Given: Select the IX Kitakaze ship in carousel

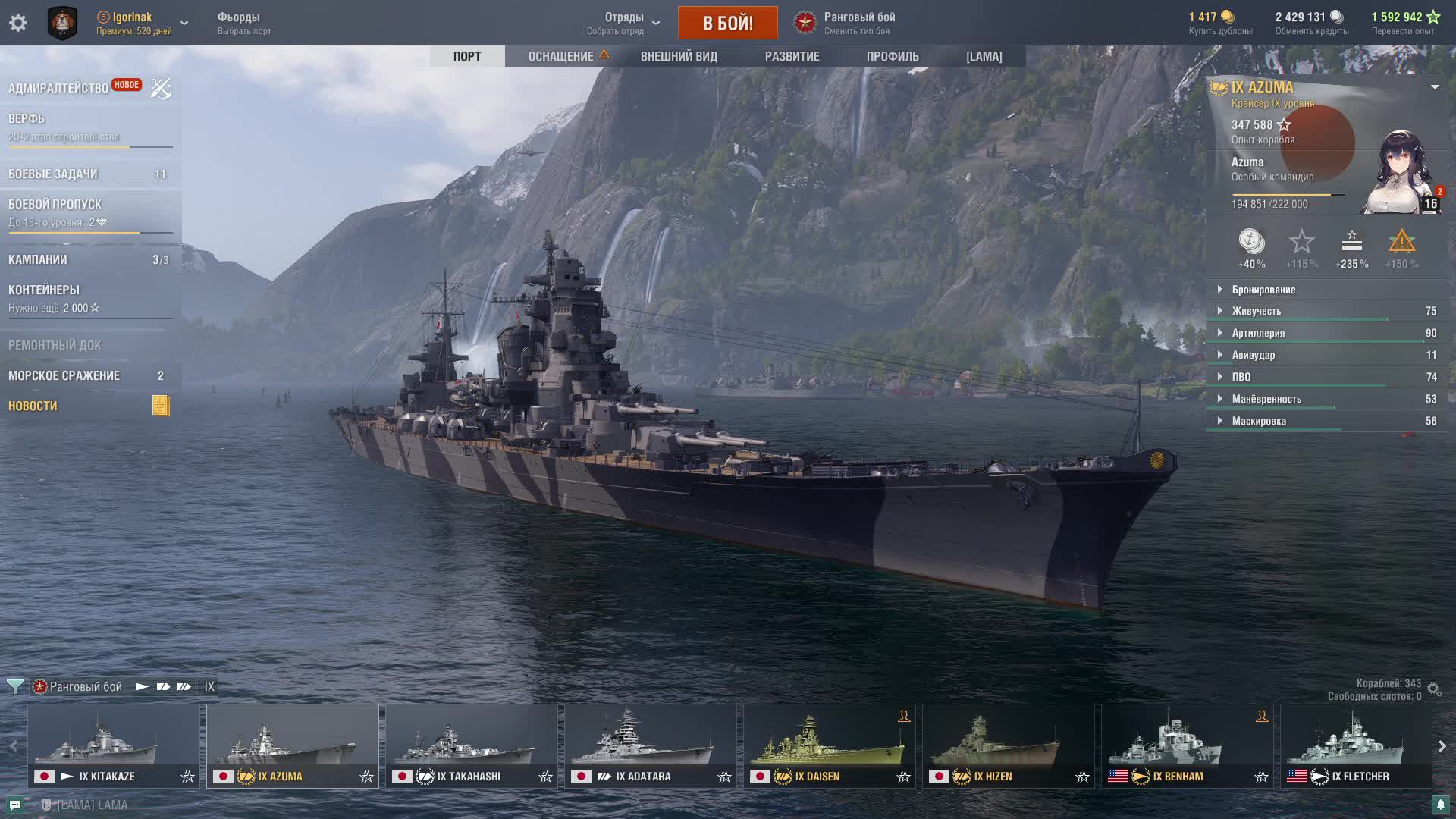Looking at the screenshot, I should coord(114,745).
